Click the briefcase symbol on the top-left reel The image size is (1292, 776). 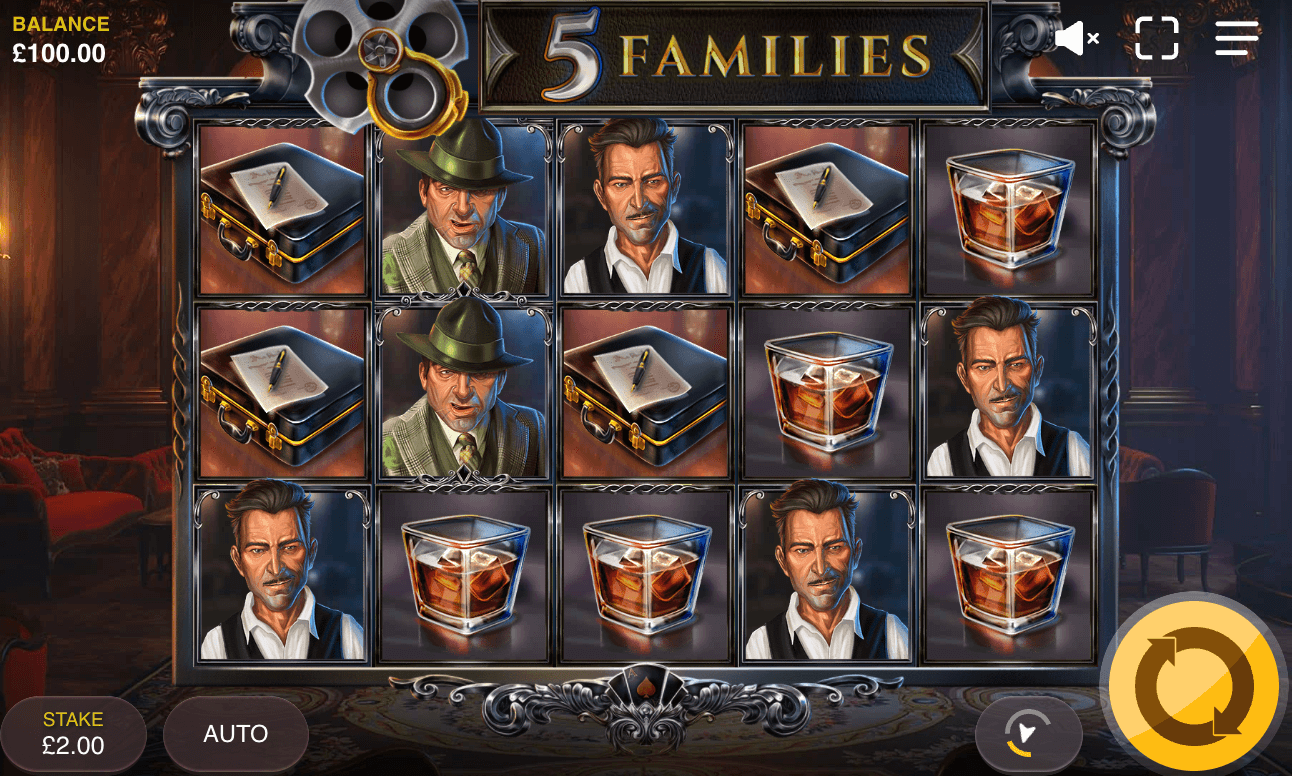click(x=281, y=207)
